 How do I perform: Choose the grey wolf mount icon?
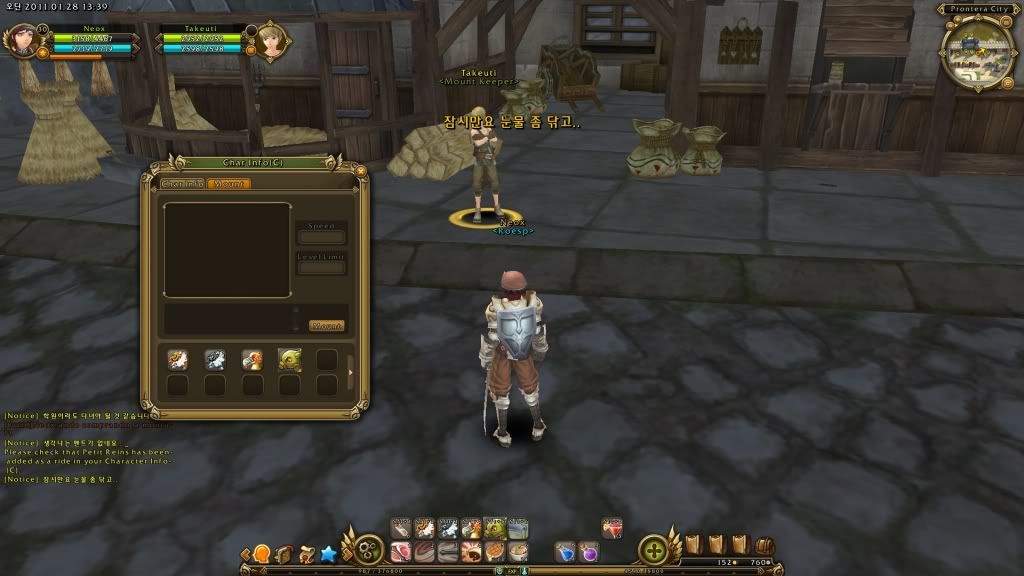[x=215, y=359]
